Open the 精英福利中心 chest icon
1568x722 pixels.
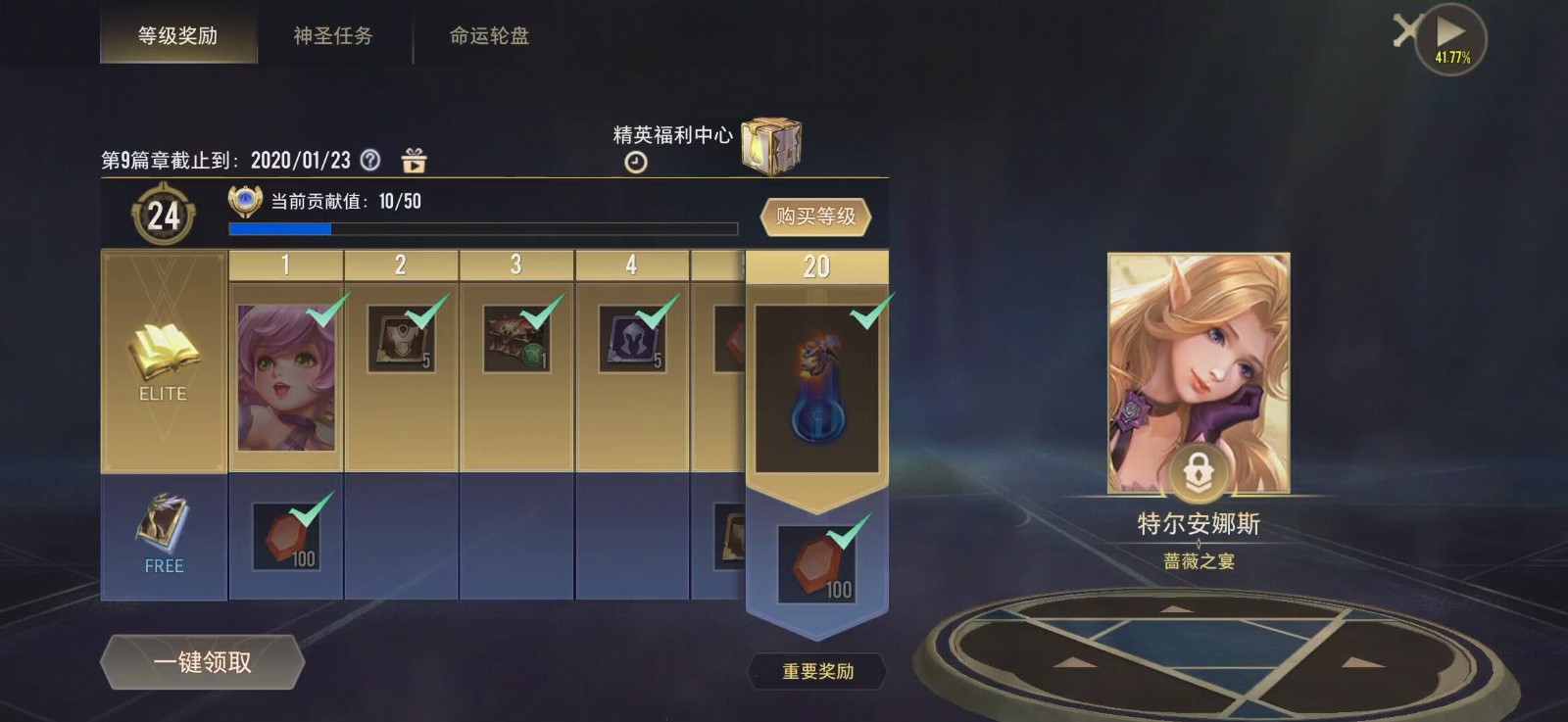coord(773,141)
